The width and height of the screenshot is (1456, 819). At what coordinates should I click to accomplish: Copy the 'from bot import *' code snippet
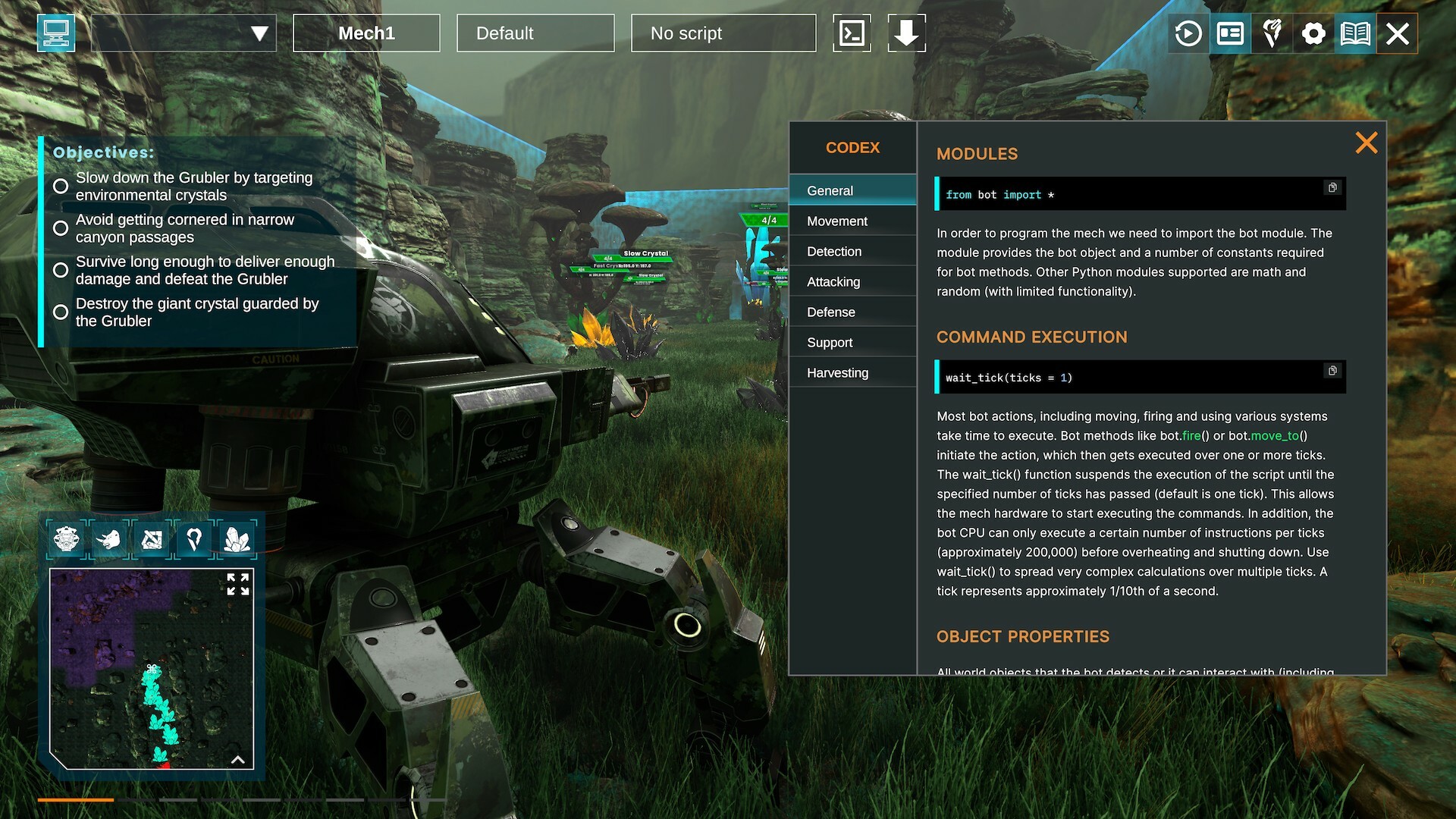1332,189
